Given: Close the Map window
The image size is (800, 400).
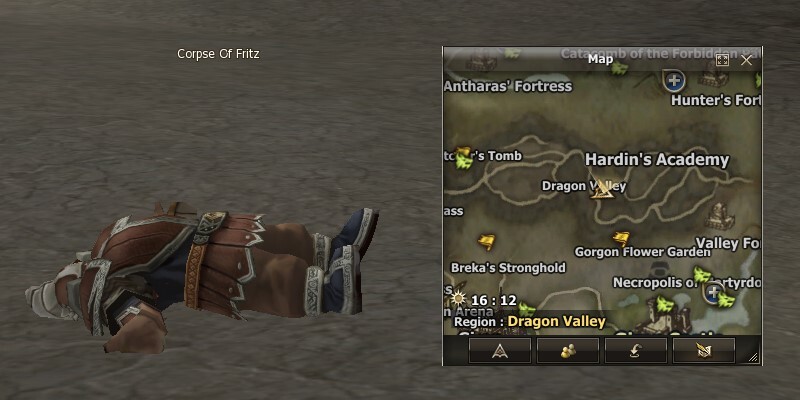Looking at the screenshot, I should 746,60.
